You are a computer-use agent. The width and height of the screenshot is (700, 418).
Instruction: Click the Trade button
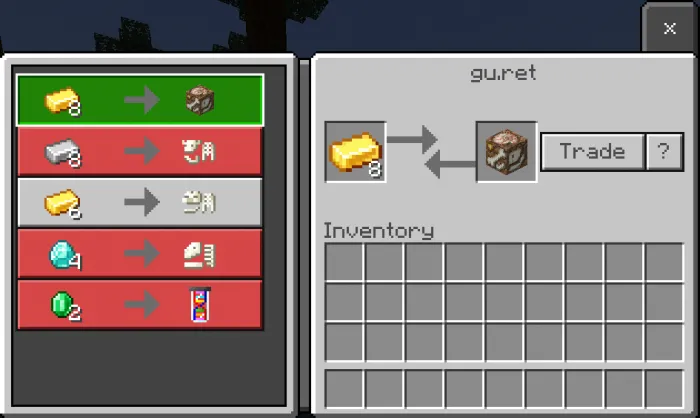coord(592,152)
